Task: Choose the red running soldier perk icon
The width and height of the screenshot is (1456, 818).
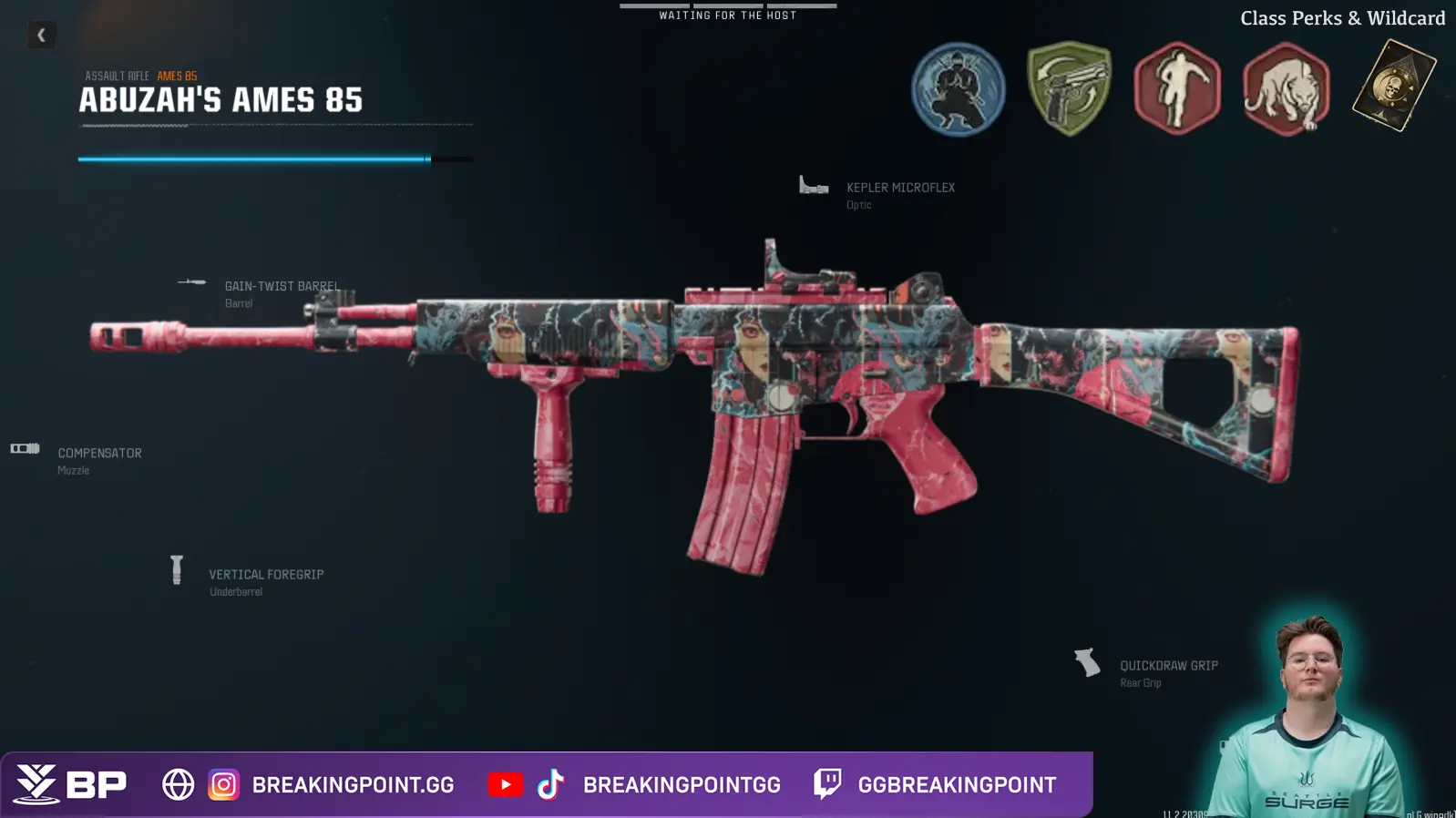Action: click(1176, 89)
